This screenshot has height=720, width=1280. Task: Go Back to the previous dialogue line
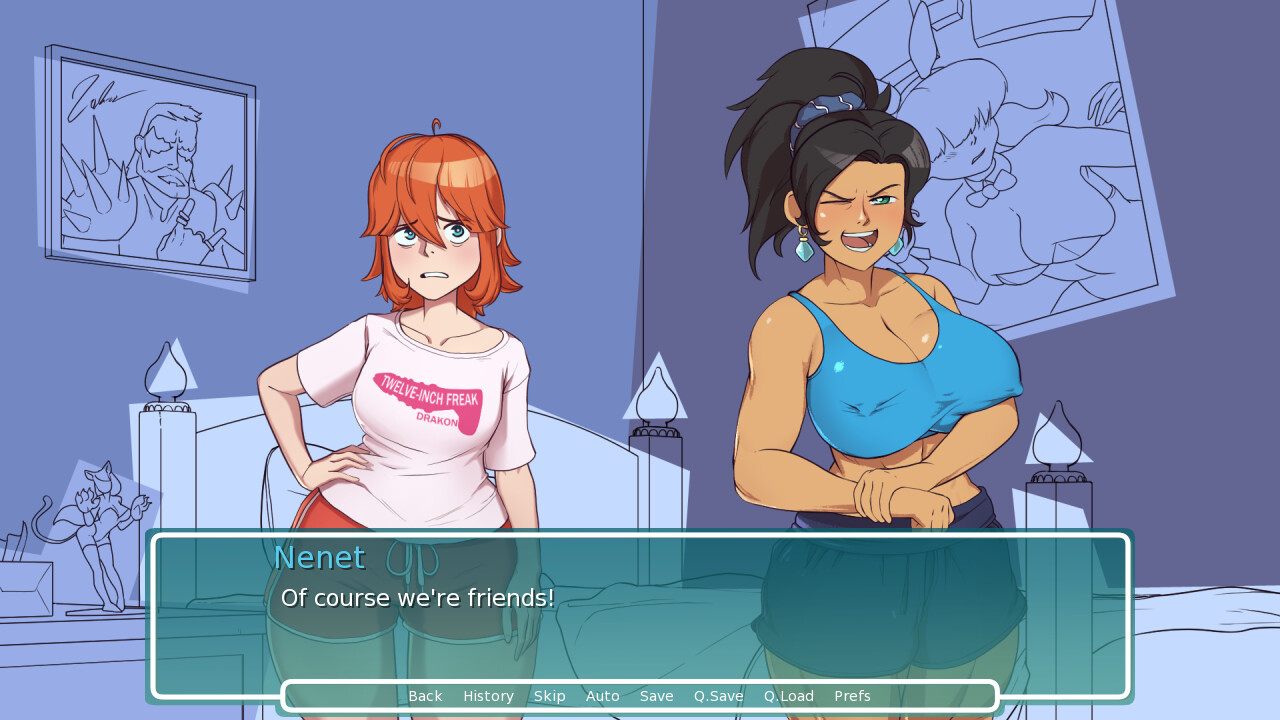425,696
